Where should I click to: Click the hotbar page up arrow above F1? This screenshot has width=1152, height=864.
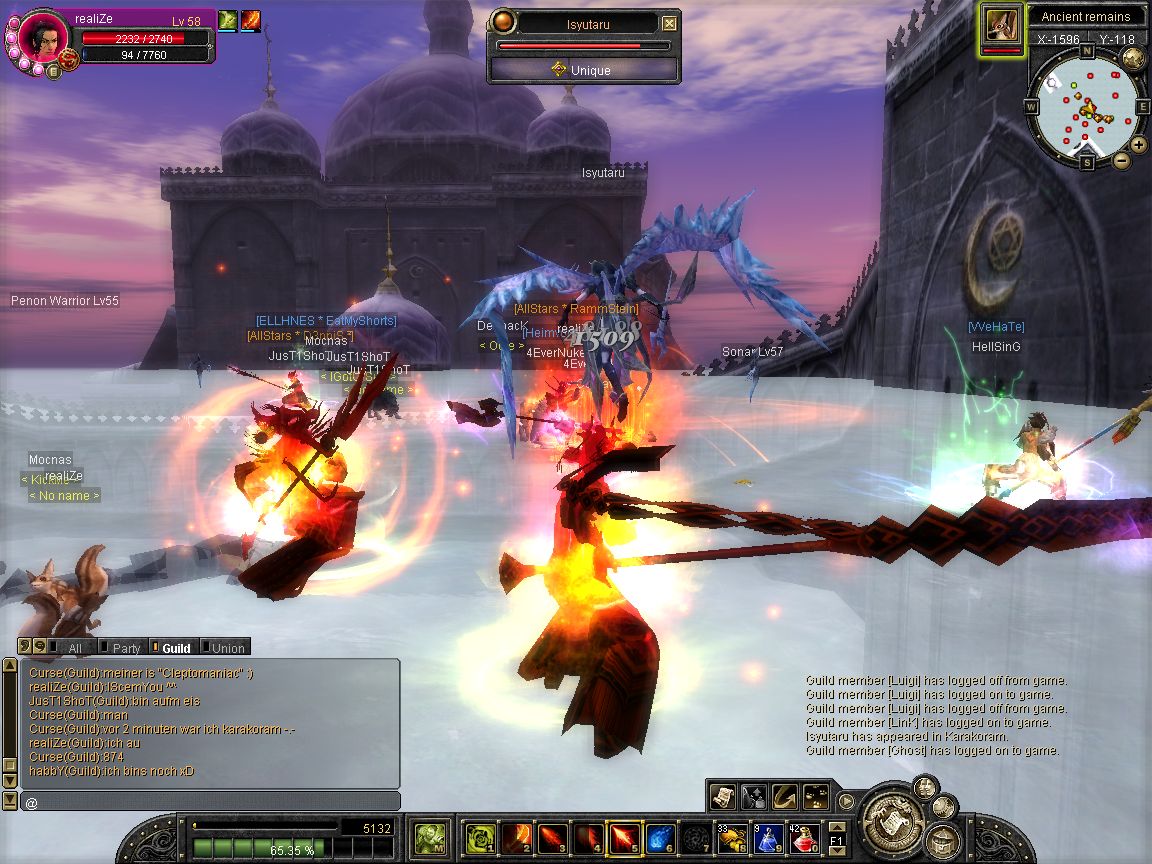[838, 825]
